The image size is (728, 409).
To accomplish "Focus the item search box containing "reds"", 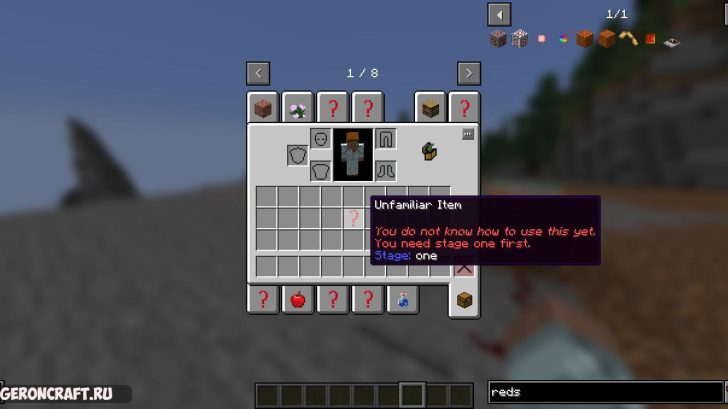I will [603, 393].
